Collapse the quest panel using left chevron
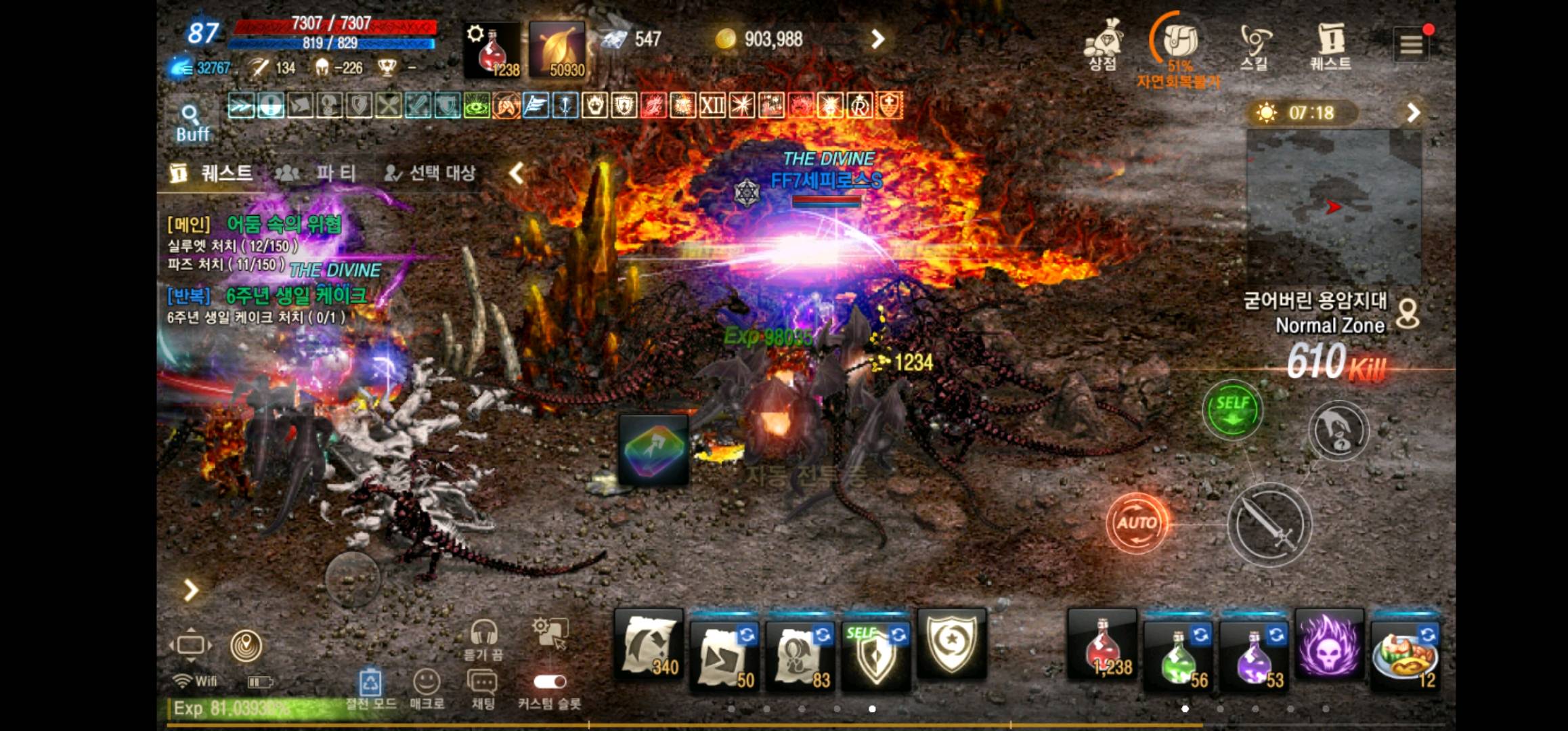 pyautogui.click(x=513, y=173)
